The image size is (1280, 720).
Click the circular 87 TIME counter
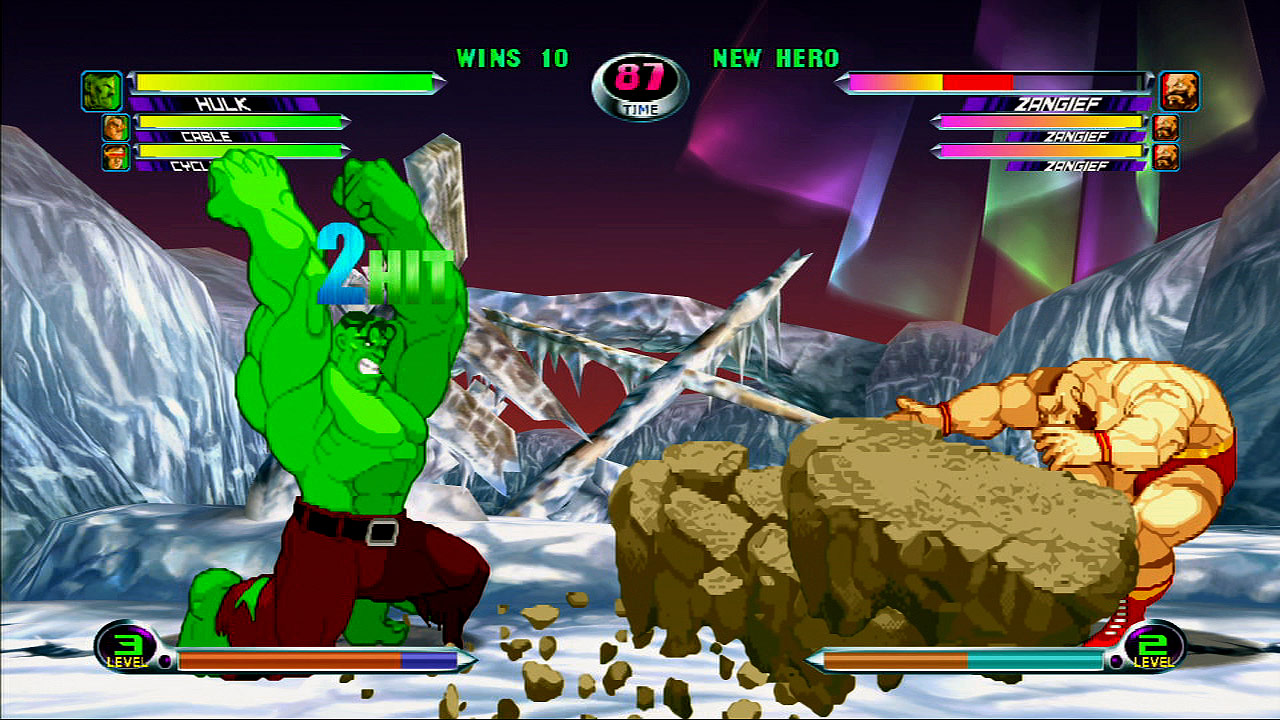pos(639,80)
